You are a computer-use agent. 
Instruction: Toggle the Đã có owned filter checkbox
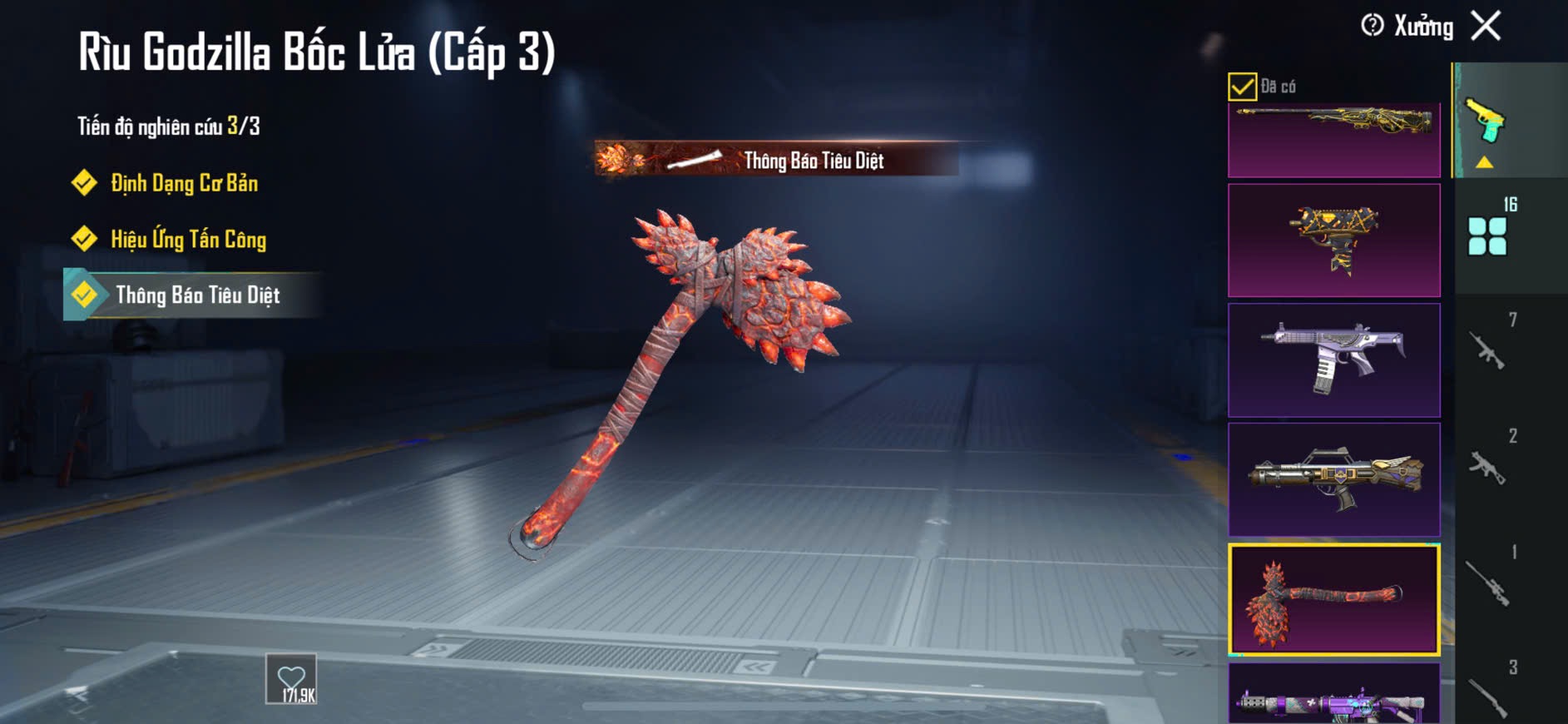tap(1242, 87)
